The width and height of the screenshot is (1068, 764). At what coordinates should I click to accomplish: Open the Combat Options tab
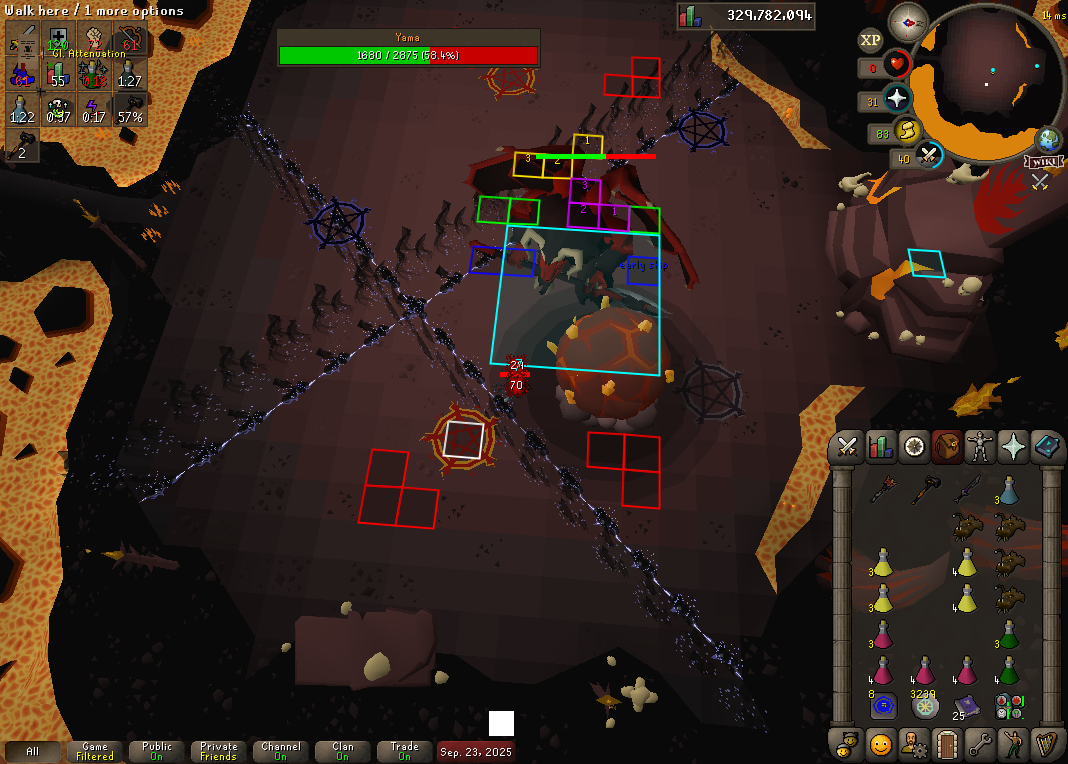point(849,447)
